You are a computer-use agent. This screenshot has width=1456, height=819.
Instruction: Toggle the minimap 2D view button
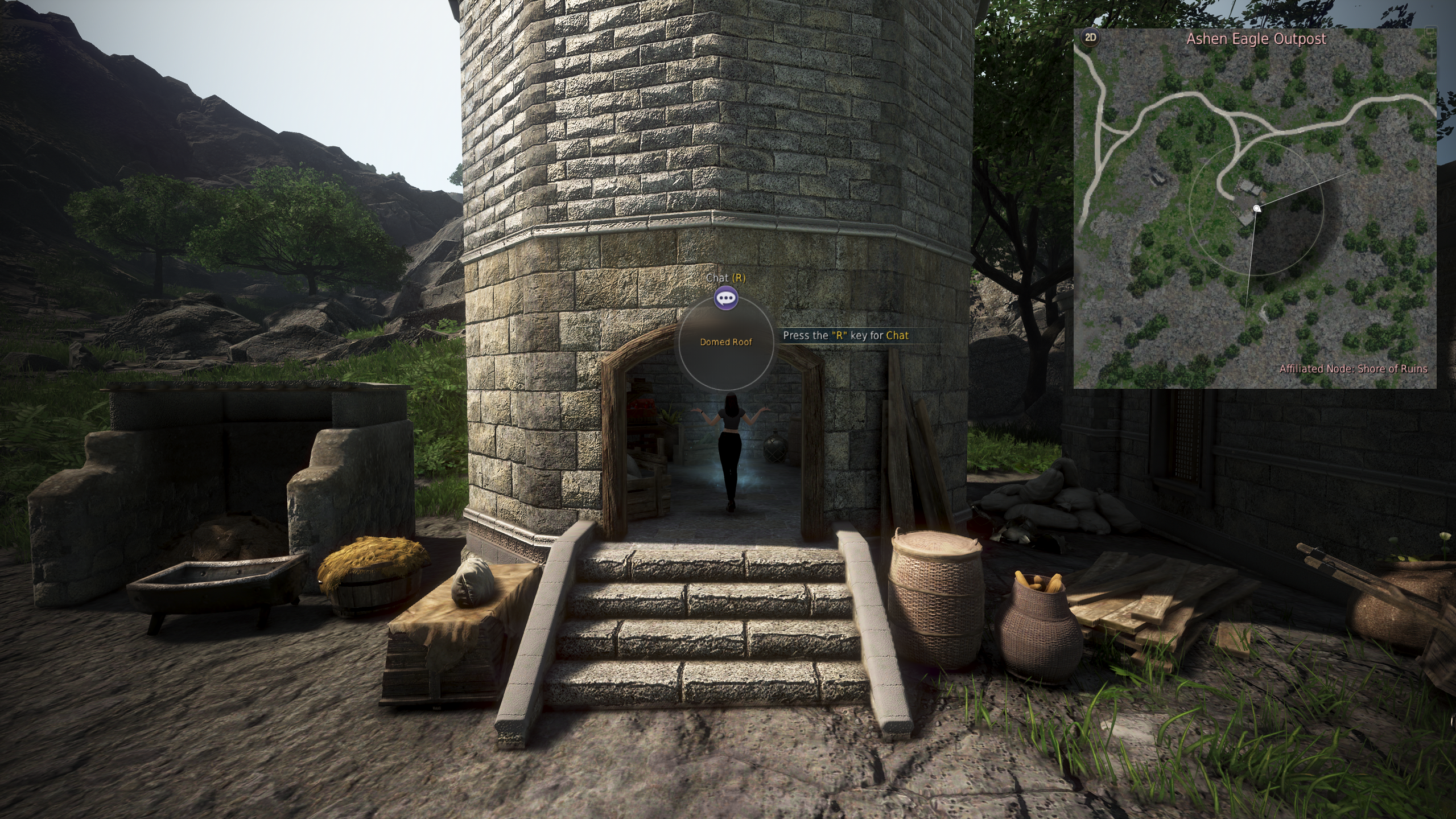(x=1090, y=38)
